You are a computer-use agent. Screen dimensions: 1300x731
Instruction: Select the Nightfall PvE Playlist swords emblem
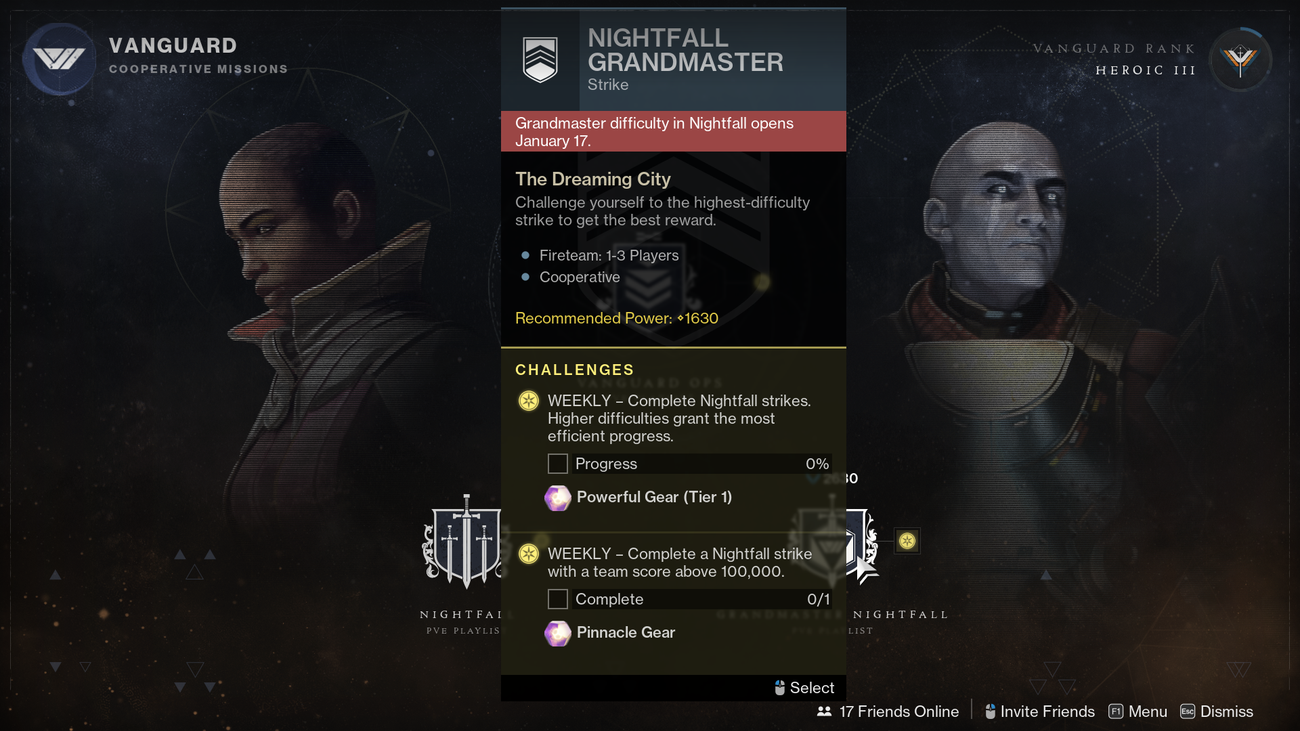[x=464, y=543]
